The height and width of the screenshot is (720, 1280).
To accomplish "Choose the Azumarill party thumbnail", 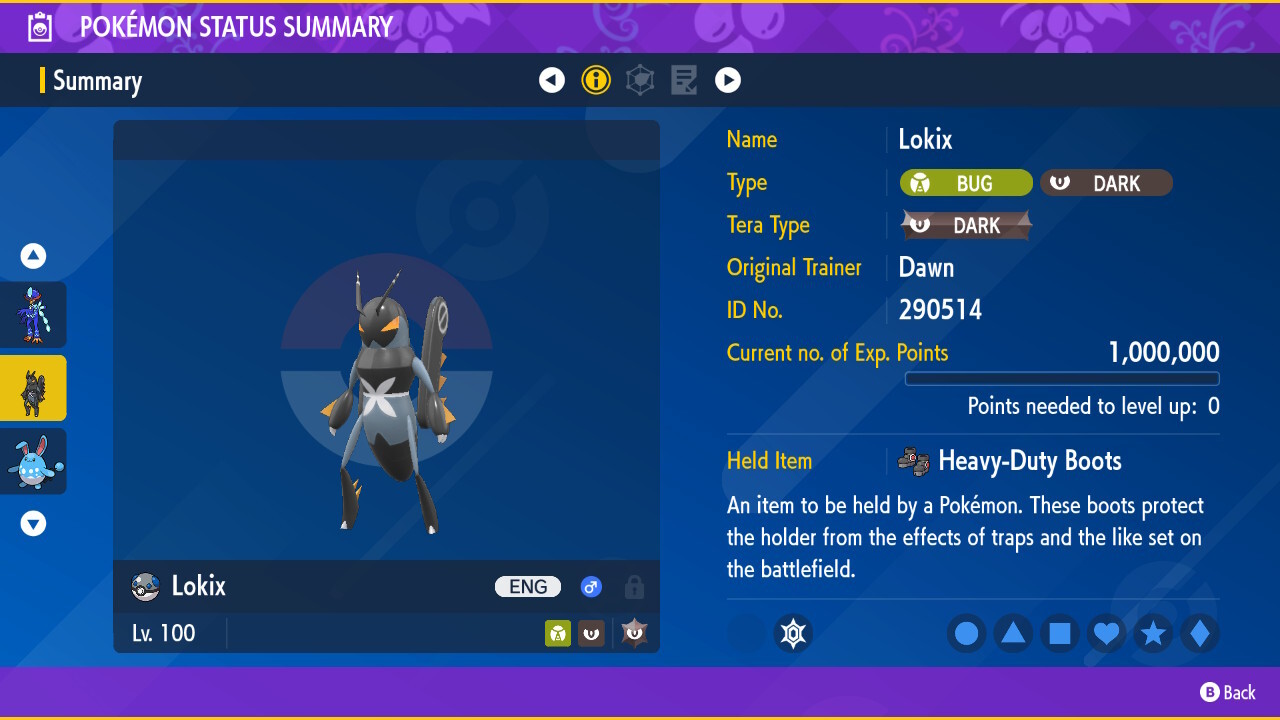I will click(33, 461).
